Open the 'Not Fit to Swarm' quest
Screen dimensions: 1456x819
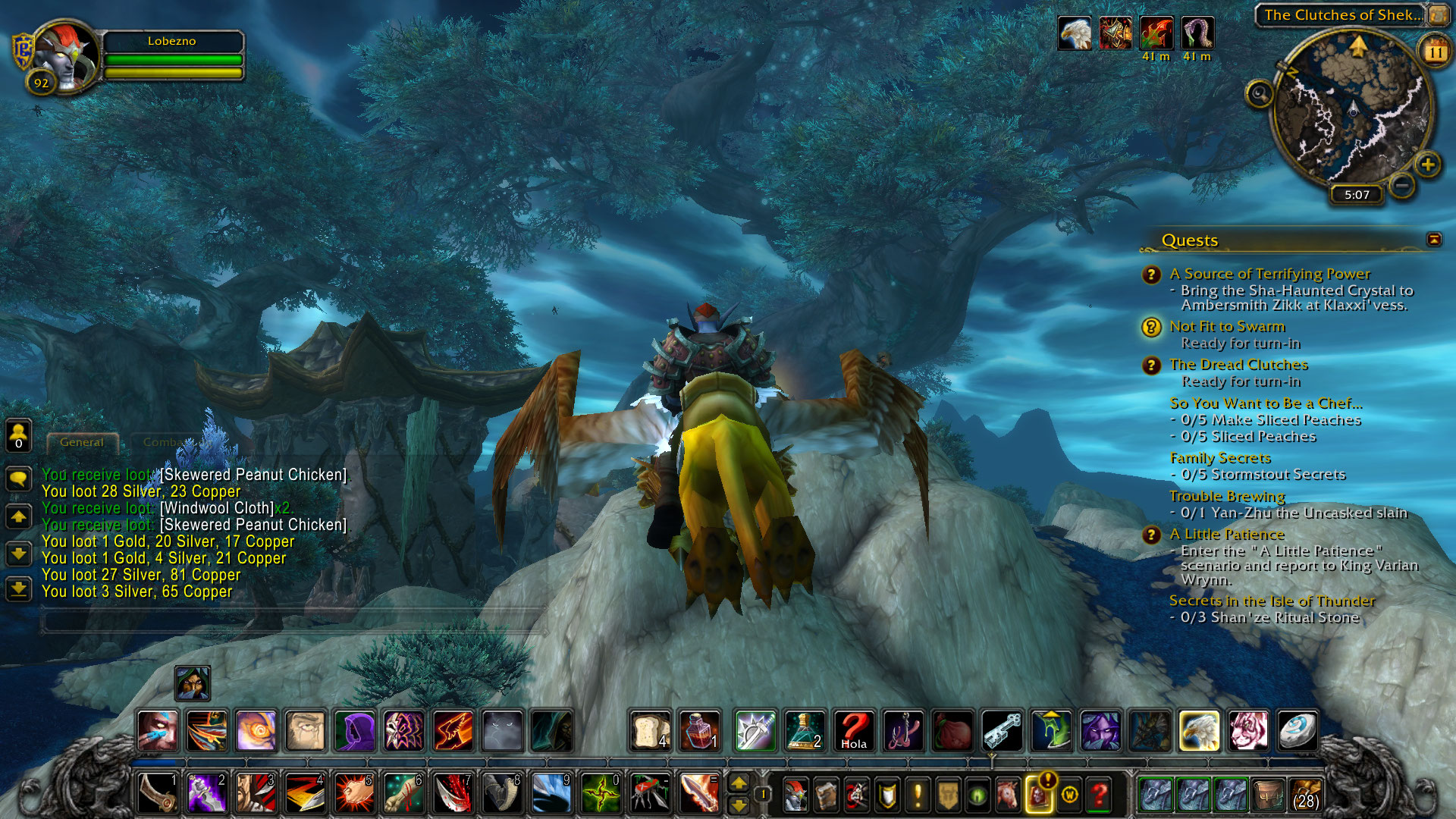coord(1227,327)
